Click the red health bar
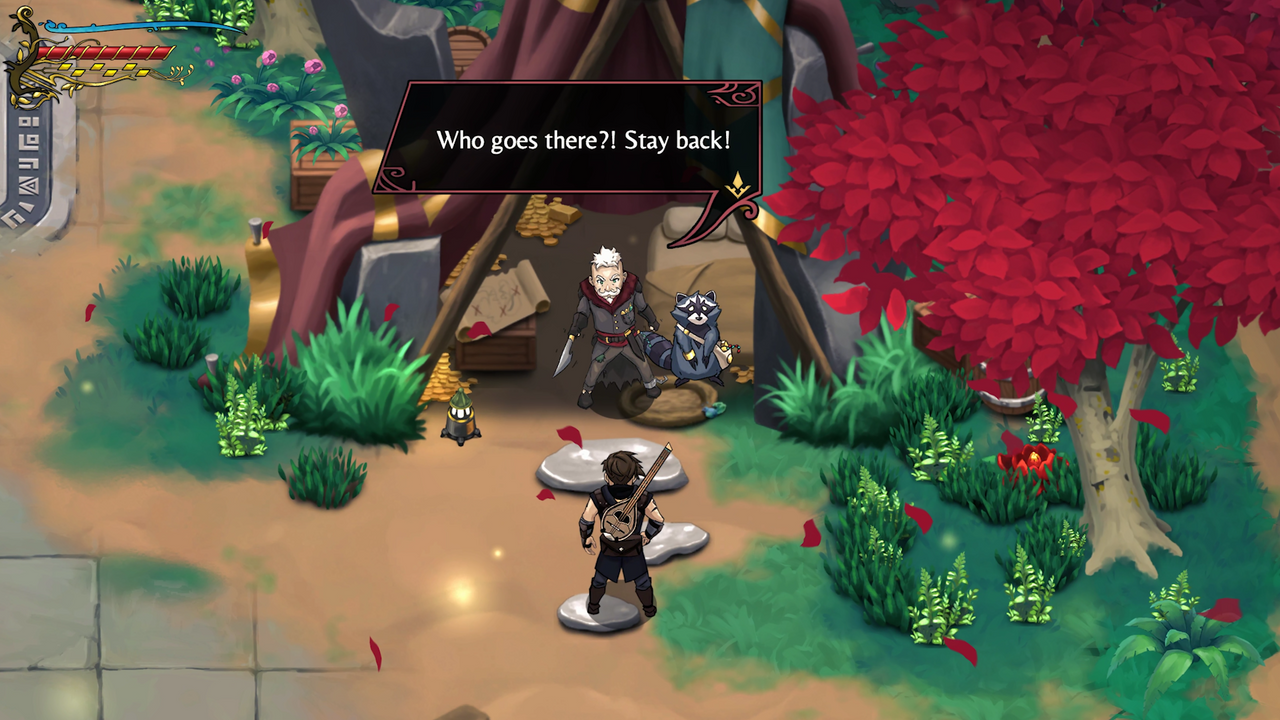1280x720 pixels. pyautogui.click(x=105, y=52)
